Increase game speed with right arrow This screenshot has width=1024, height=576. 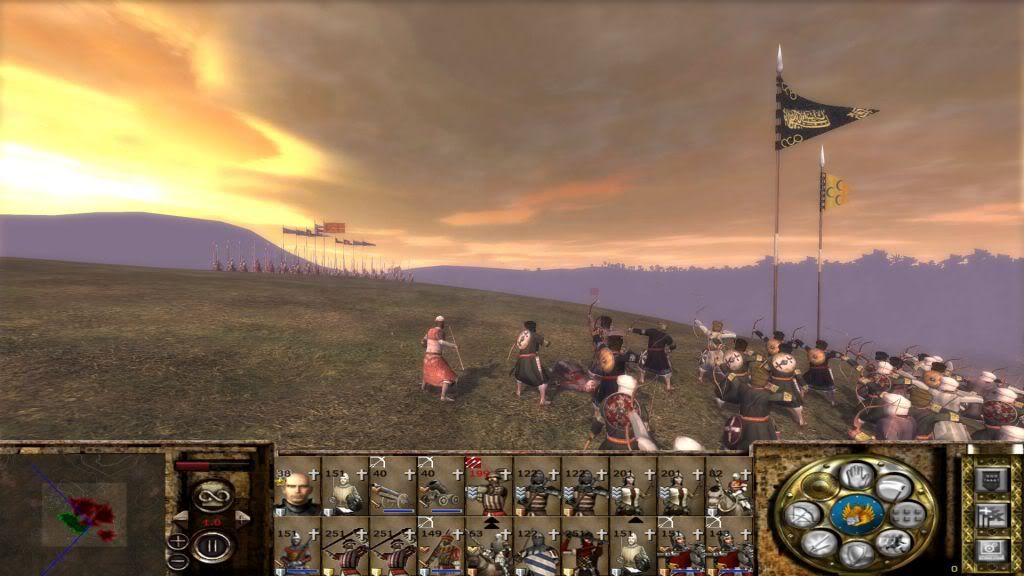tap(242, 517)
